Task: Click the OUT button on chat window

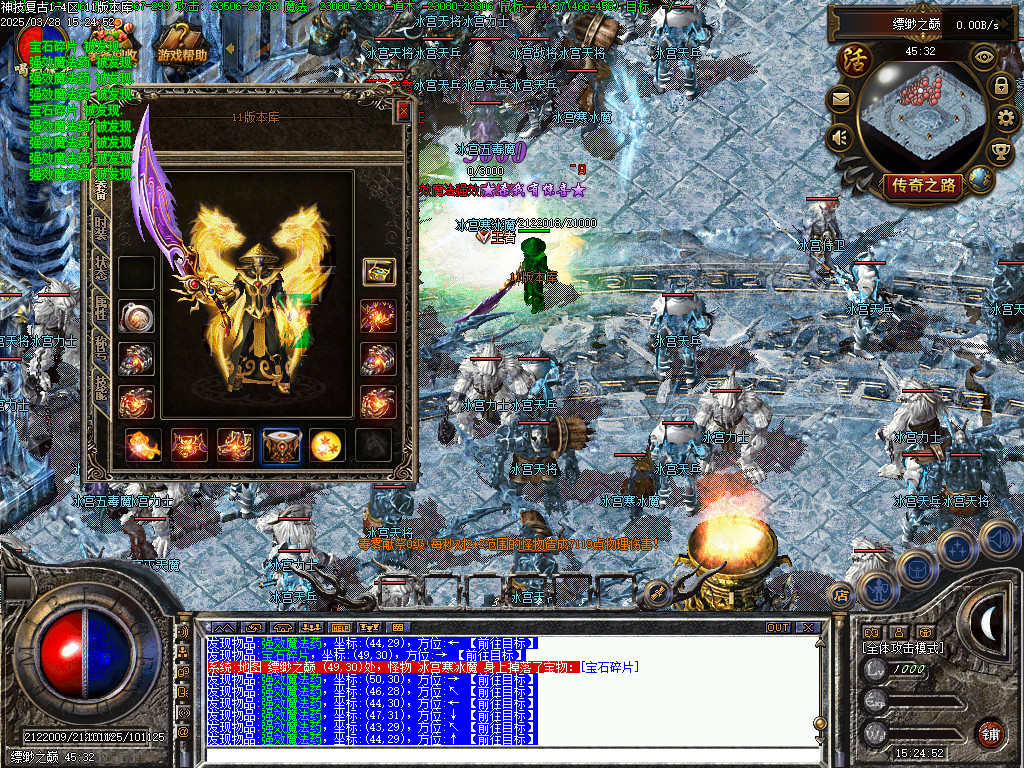Action: pyautogui.click(x=778, y=628)
